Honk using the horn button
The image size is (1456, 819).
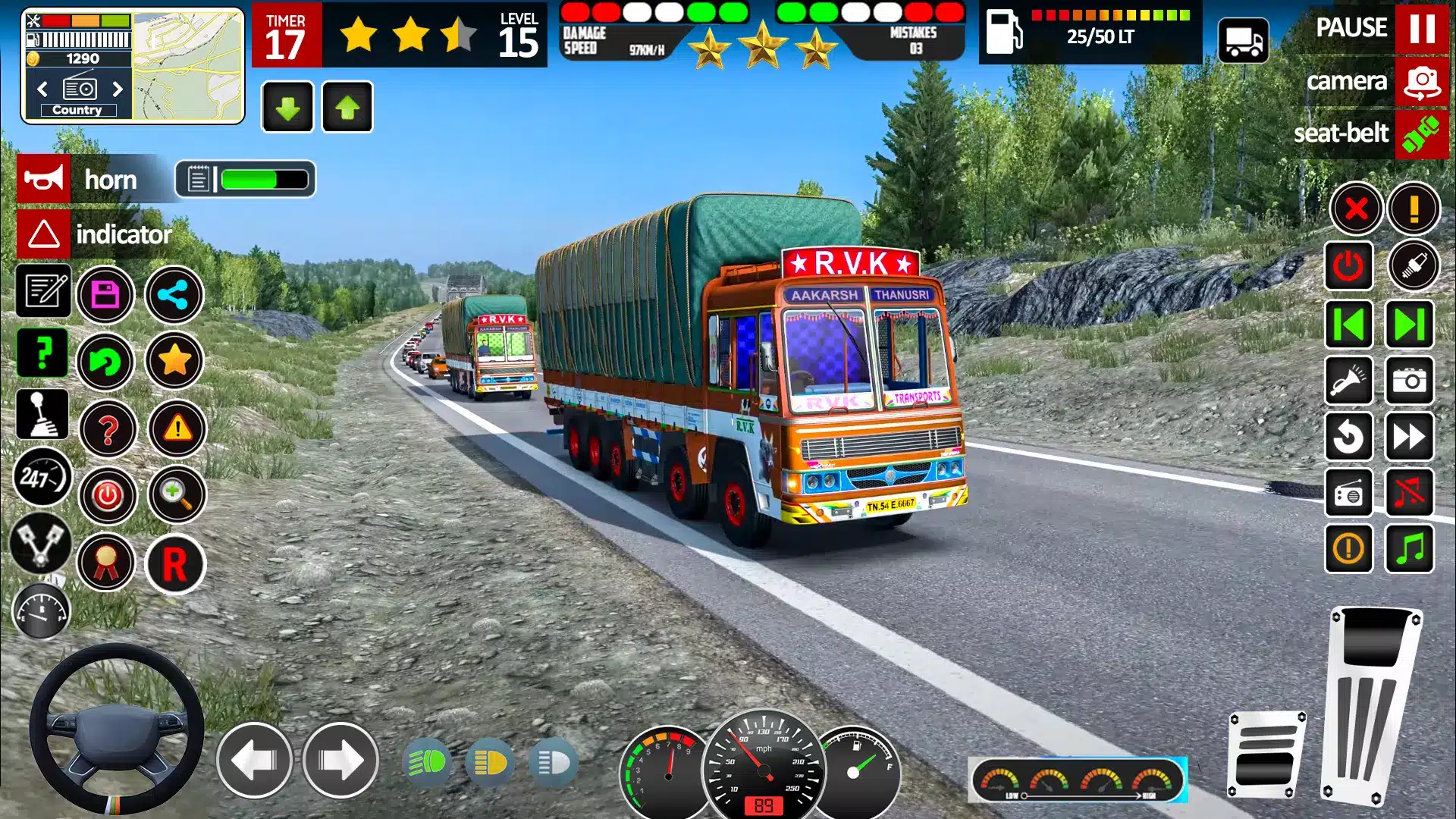pyautogui.click(x=44, y=180)
